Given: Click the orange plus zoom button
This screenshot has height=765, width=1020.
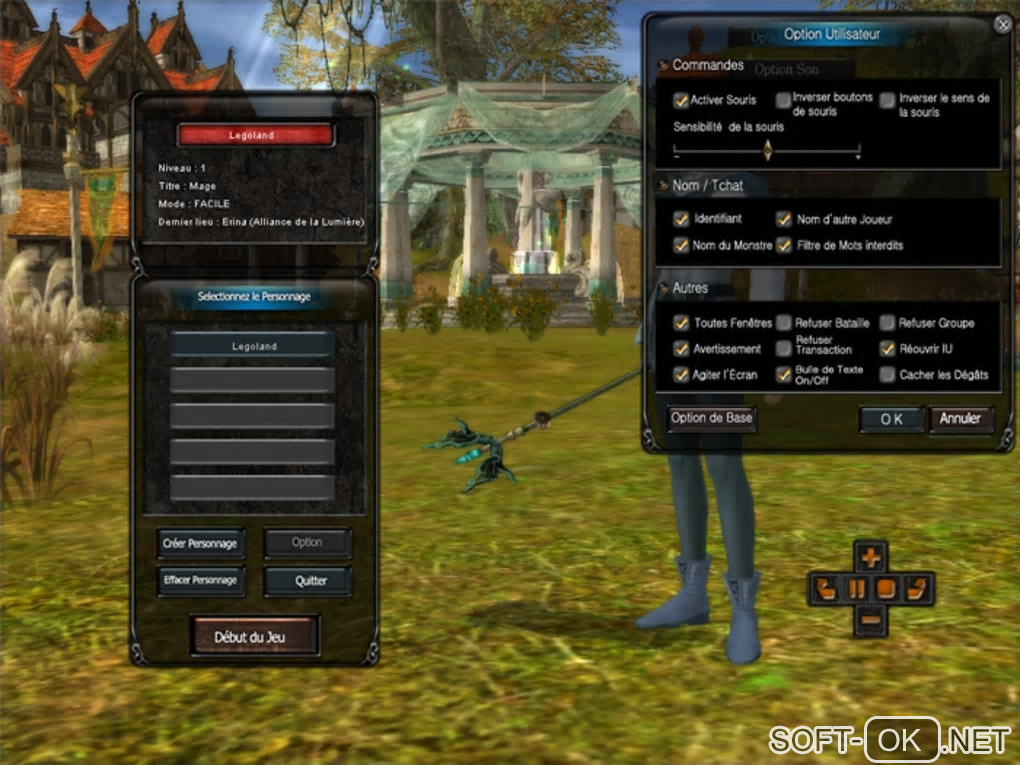Looking at the screenshot, I should (872, 558).
